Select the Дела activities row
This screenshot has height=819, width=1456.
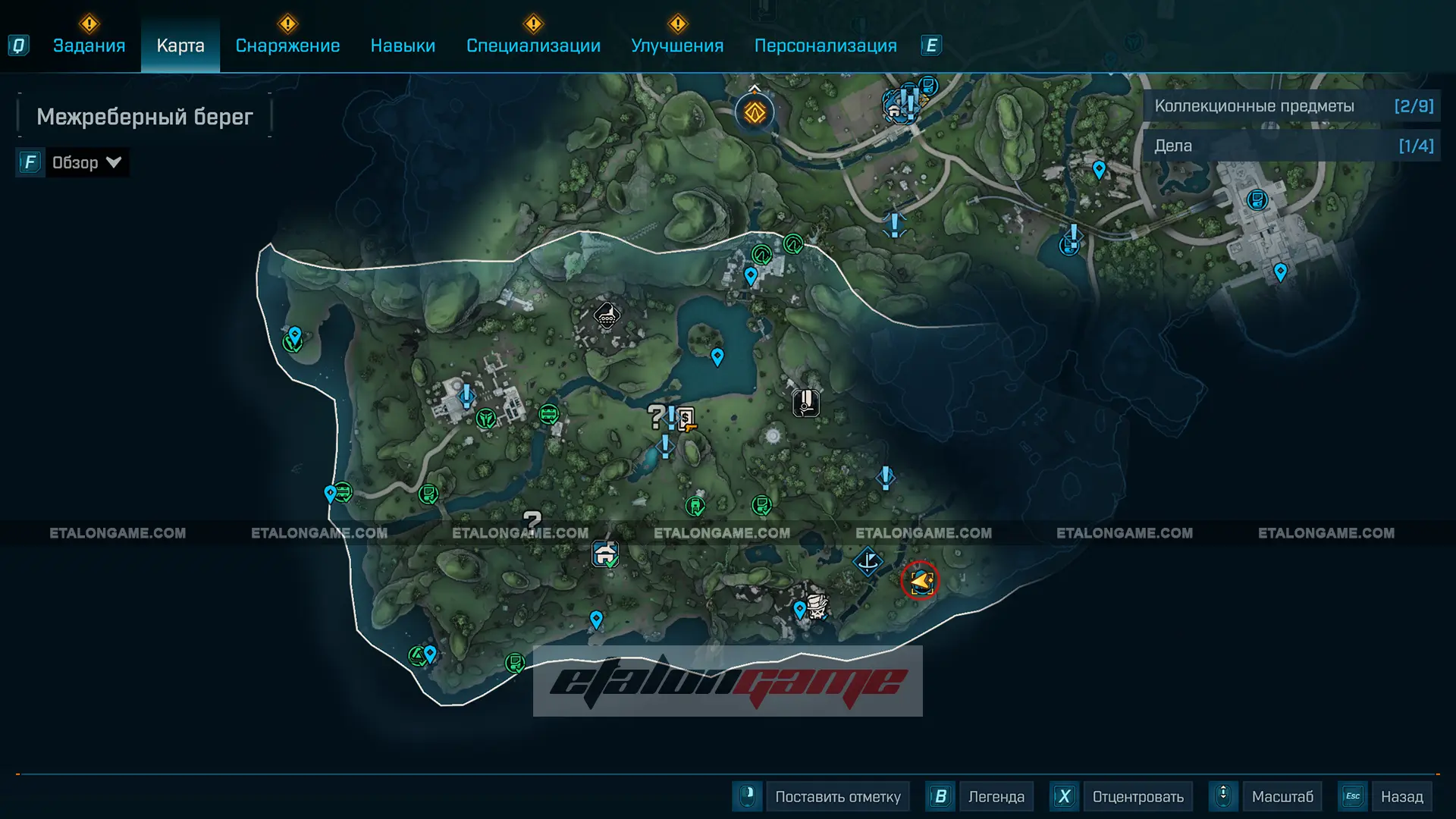click(1292, 146)
